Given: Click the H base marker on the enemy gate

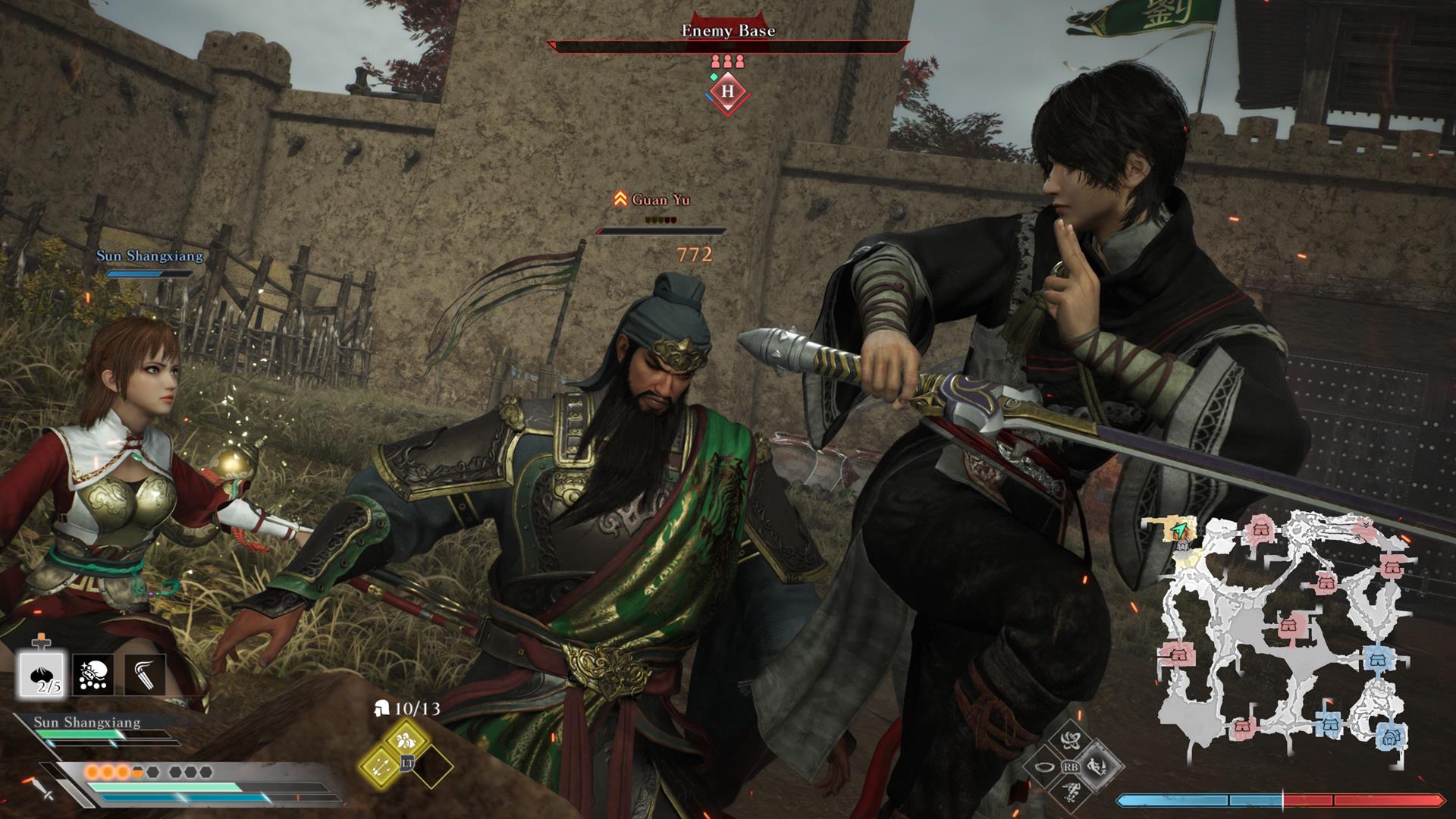Looking at the screenshot, I should click(x=728, y=91).
